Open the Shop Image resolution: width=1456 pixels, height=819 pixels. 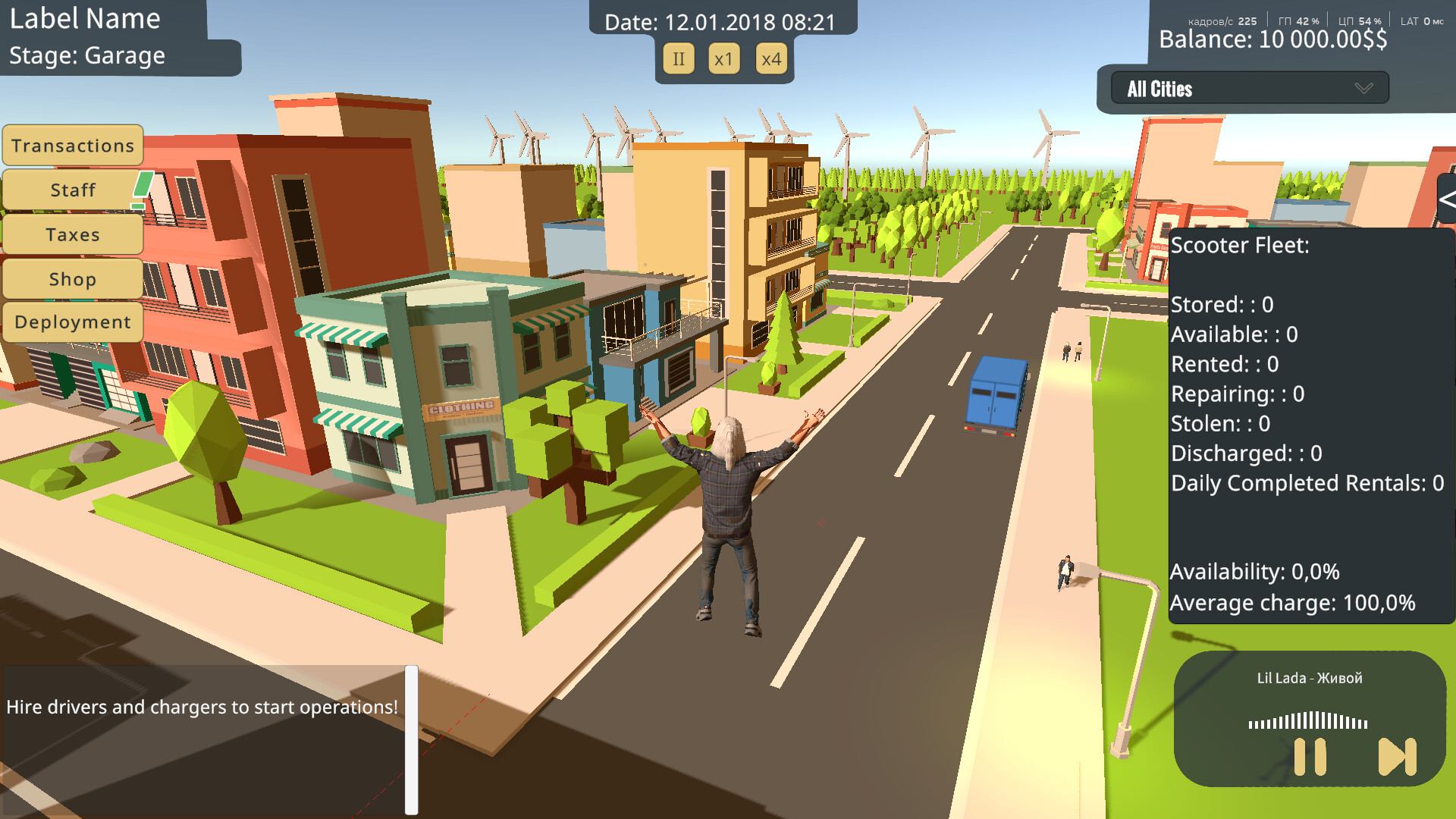click(73, 279)
